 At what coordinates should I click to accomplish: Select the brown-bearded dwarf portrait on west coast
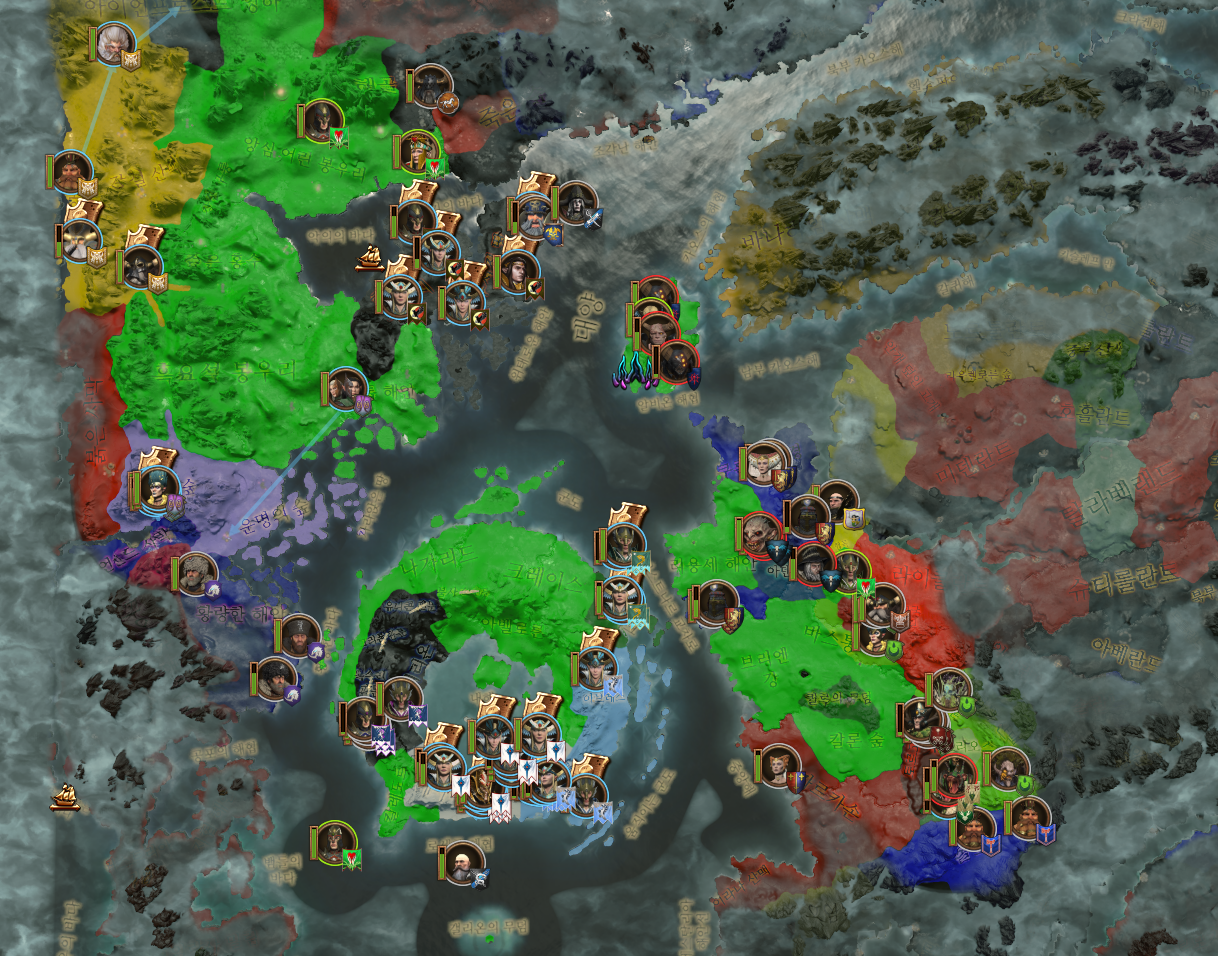pos(70,172)
